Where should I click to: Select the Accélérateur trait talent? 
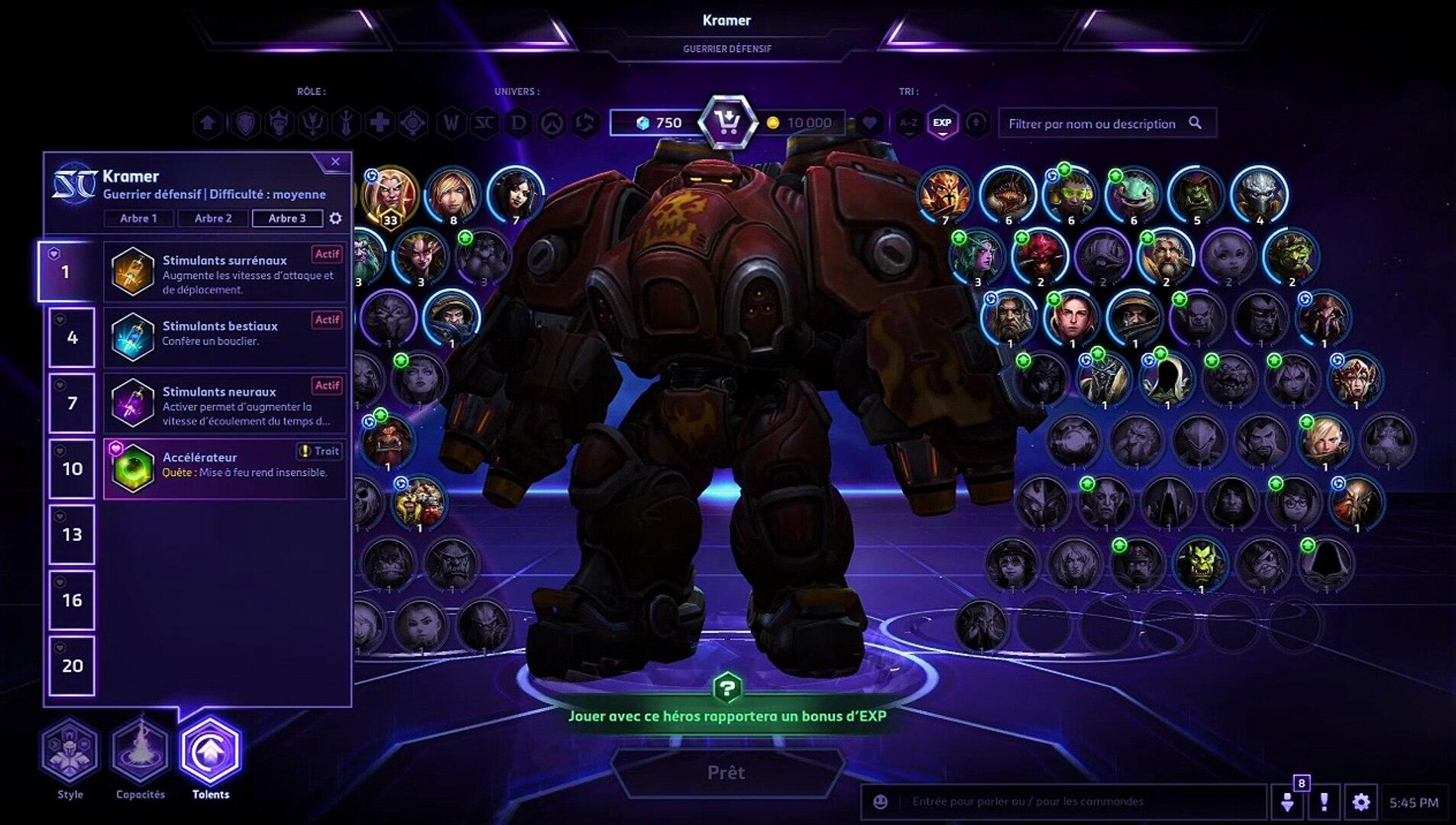click(225, 468)
